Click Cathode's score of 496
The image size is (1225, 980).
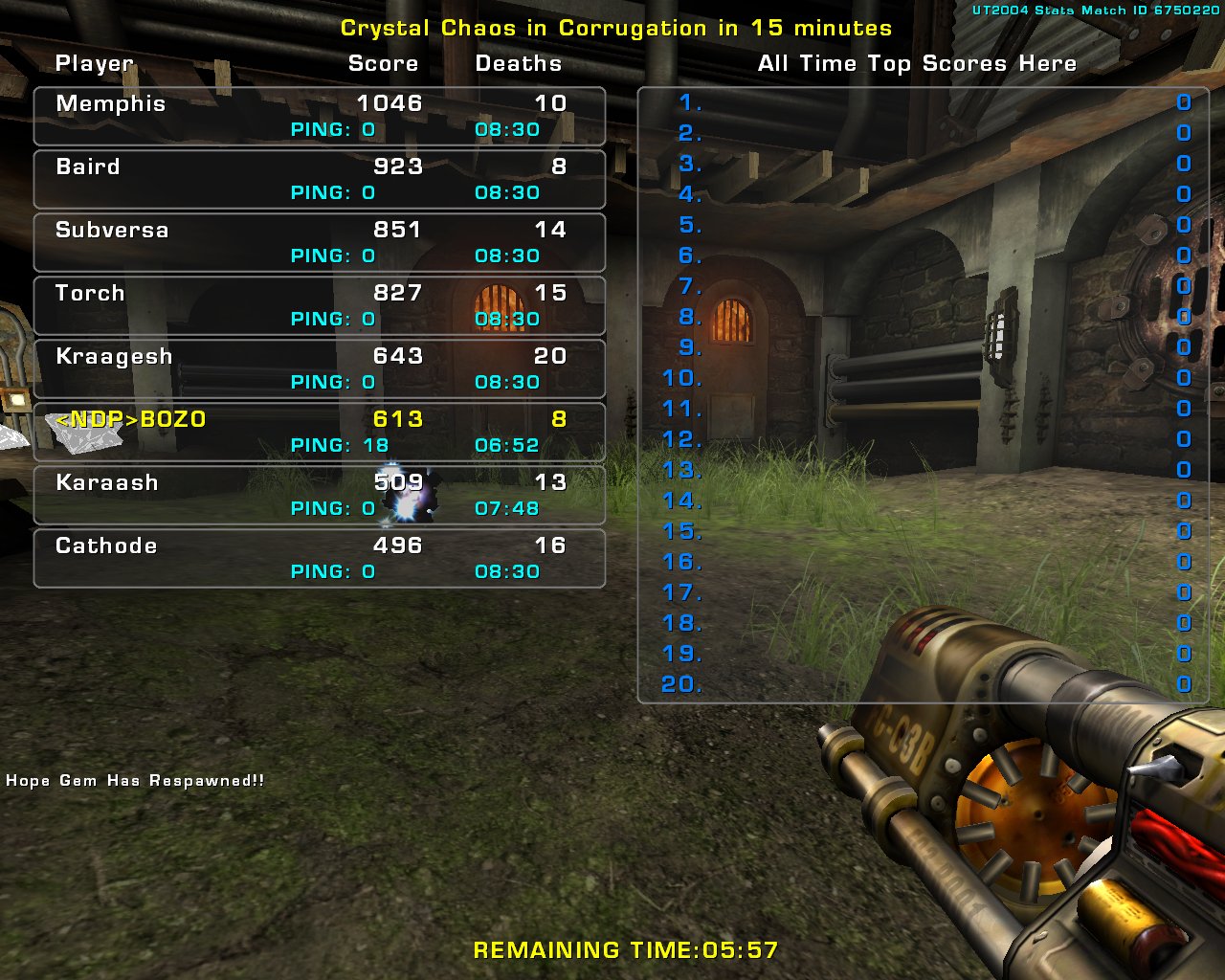[396, 546]
